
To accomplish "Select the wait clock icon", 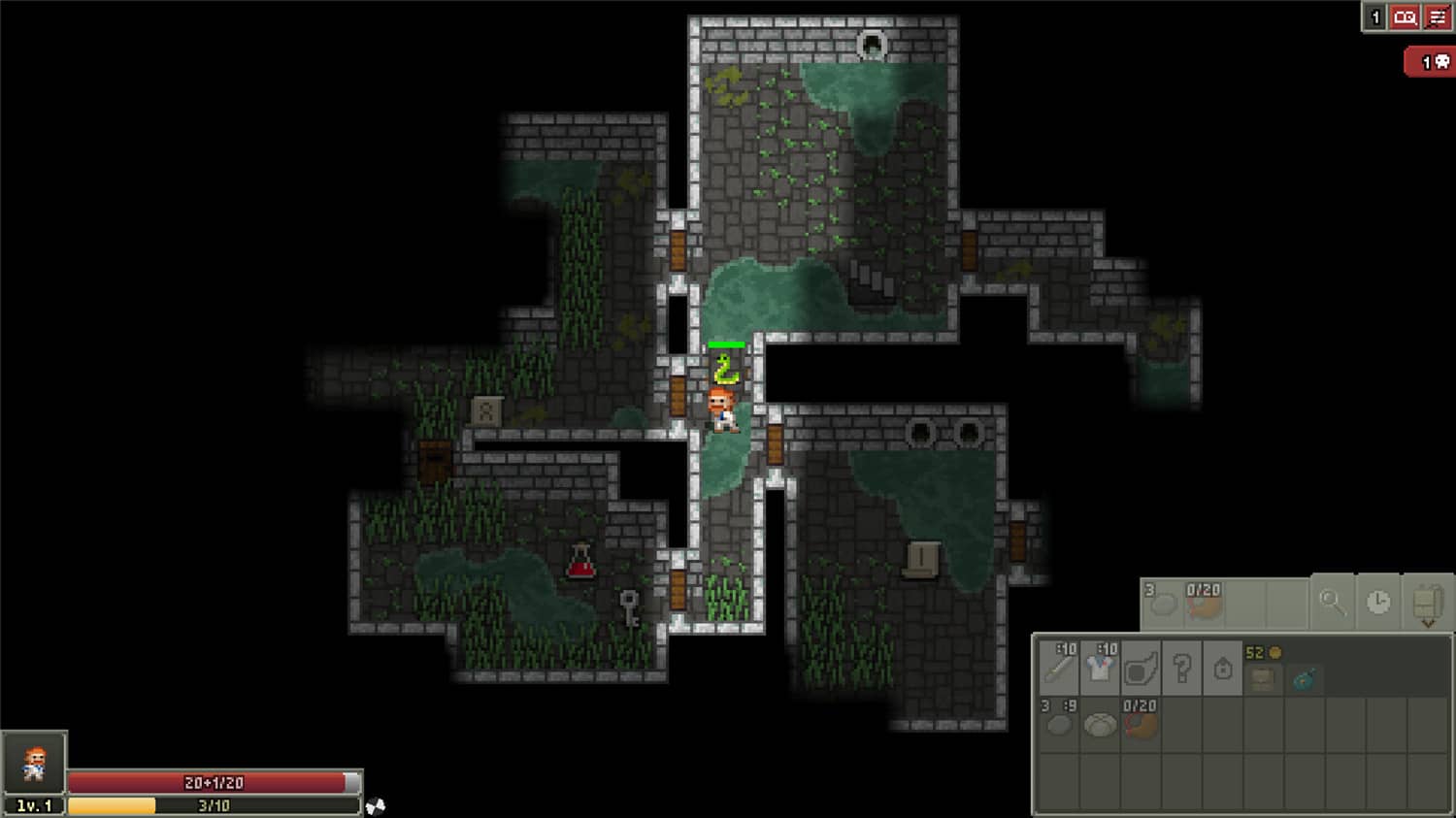I will [x=1376, y=602].
